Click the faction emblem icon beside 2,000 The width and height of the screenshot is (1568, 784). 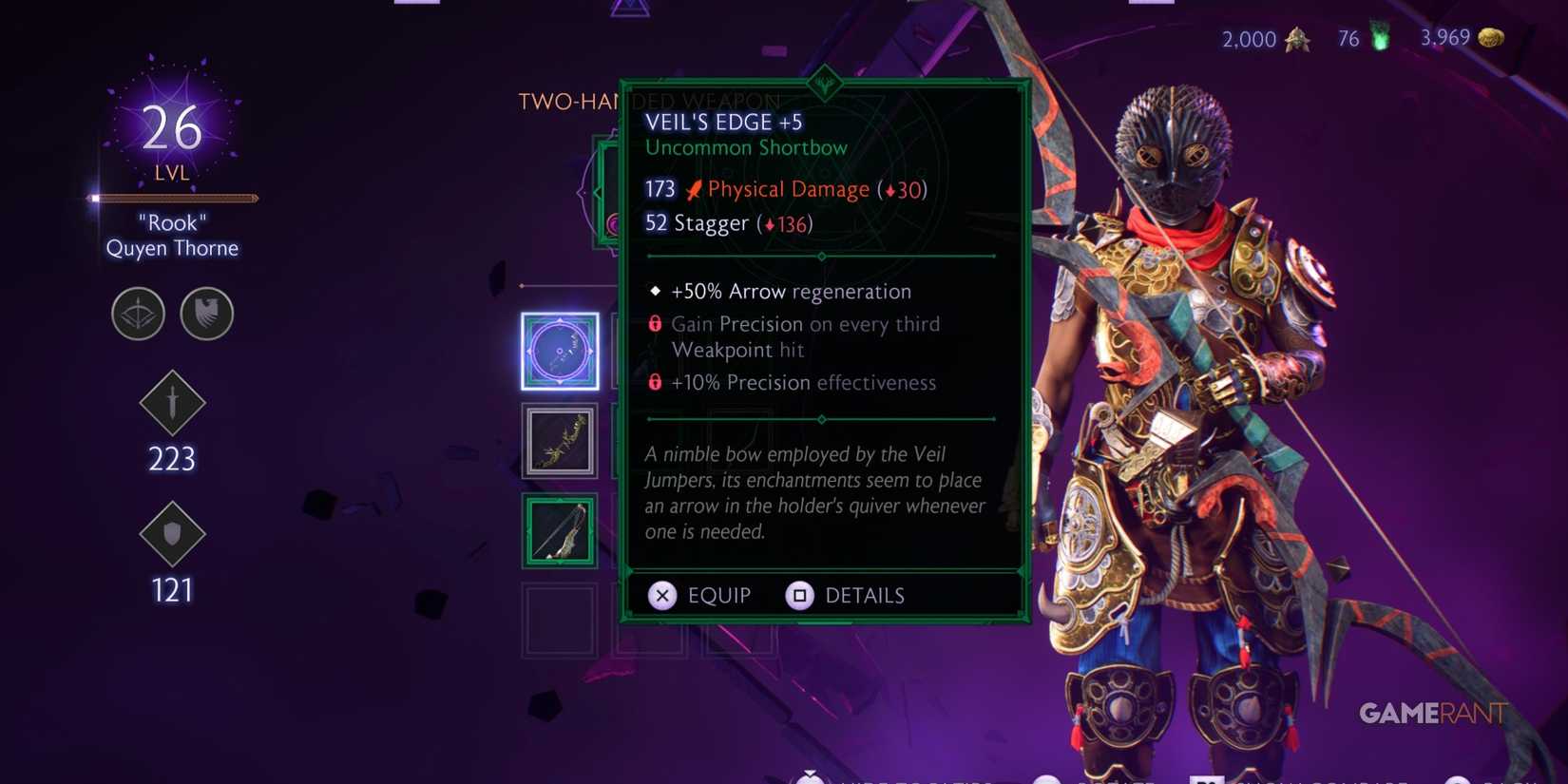coord(1297,40)
